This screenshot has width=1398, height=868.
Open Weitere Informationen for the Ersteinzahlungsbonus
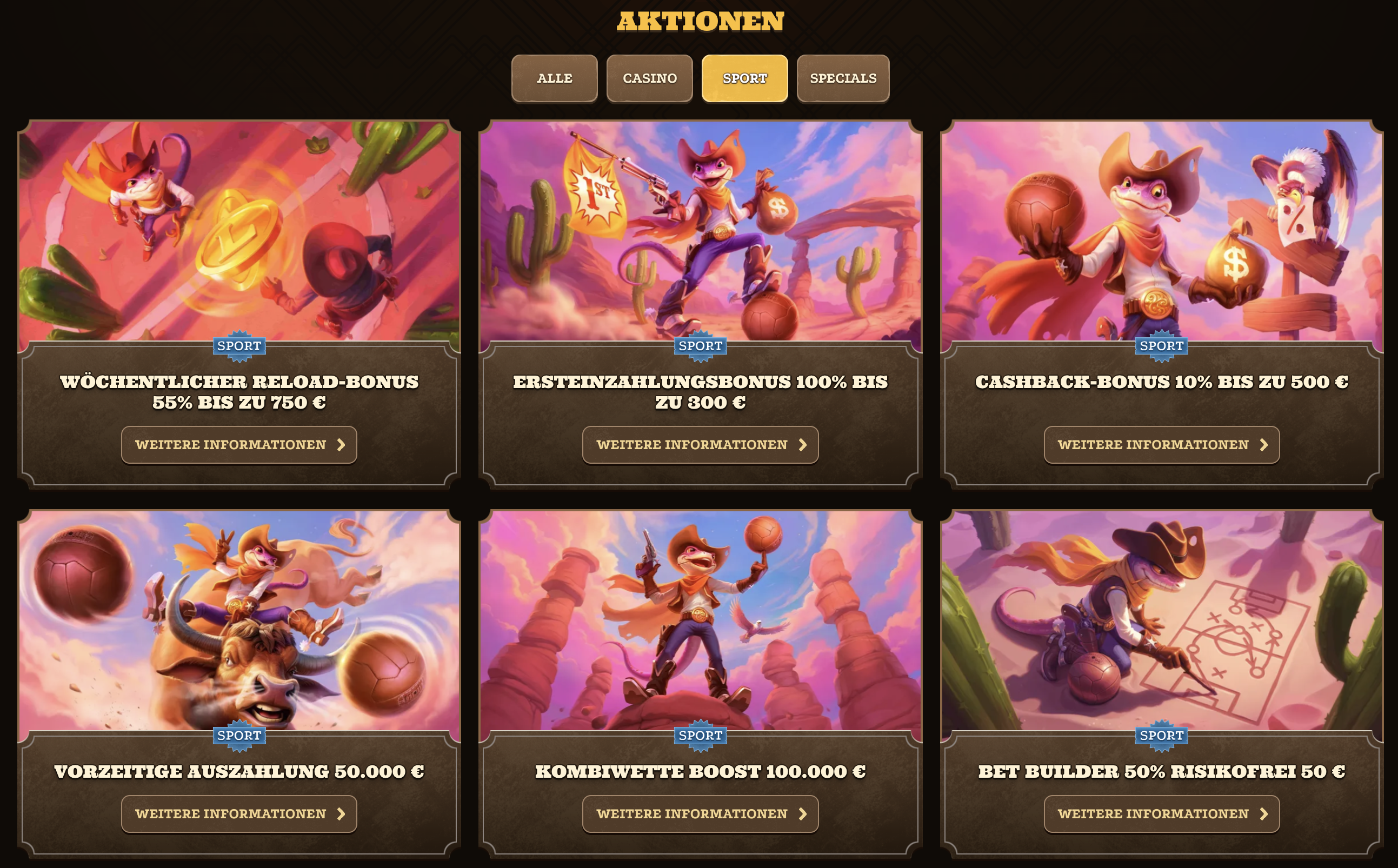click(x=700, y=444)
